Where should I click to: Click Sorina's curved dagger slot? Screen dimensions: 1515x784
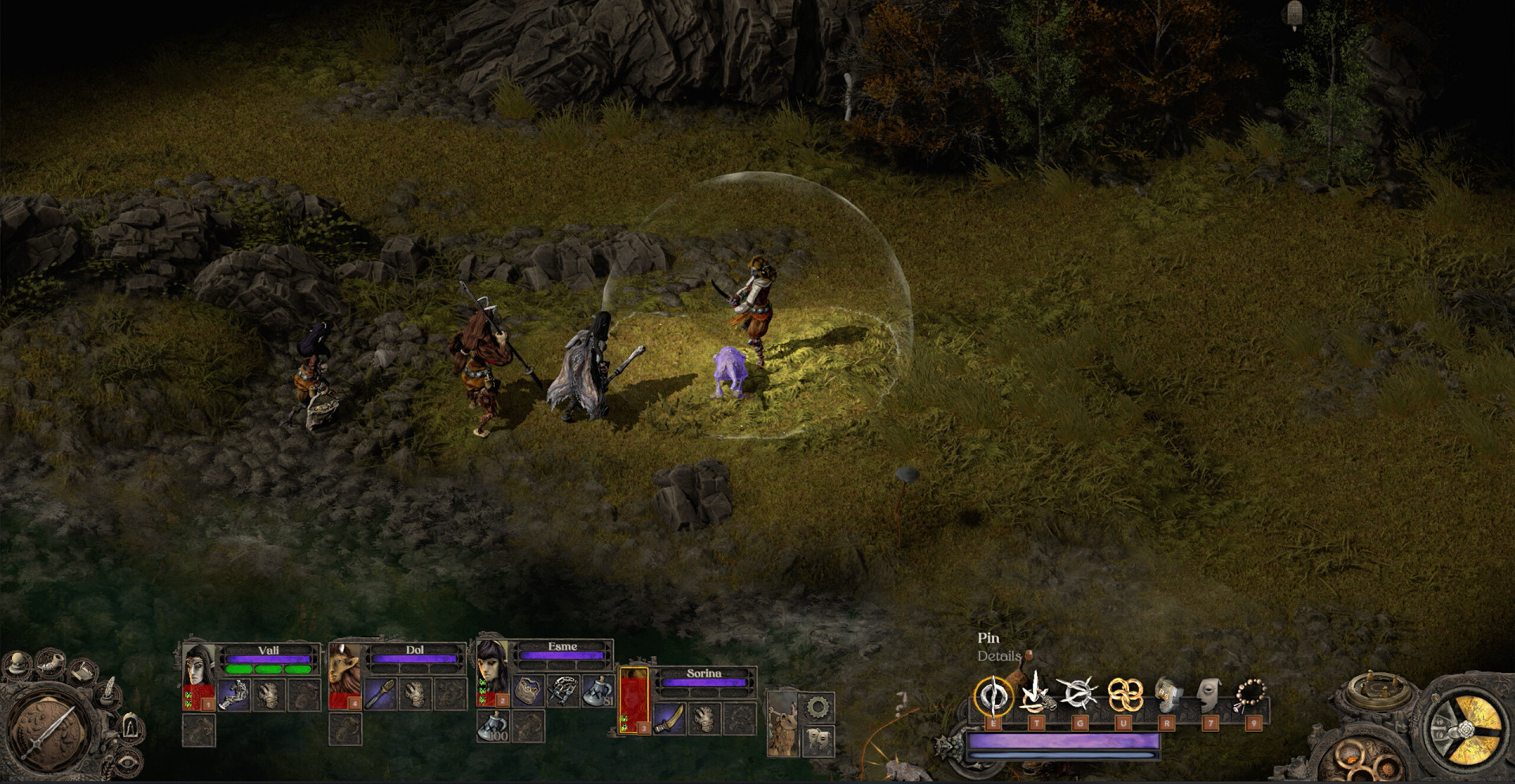pyautogui.click(x=670, y=718)
